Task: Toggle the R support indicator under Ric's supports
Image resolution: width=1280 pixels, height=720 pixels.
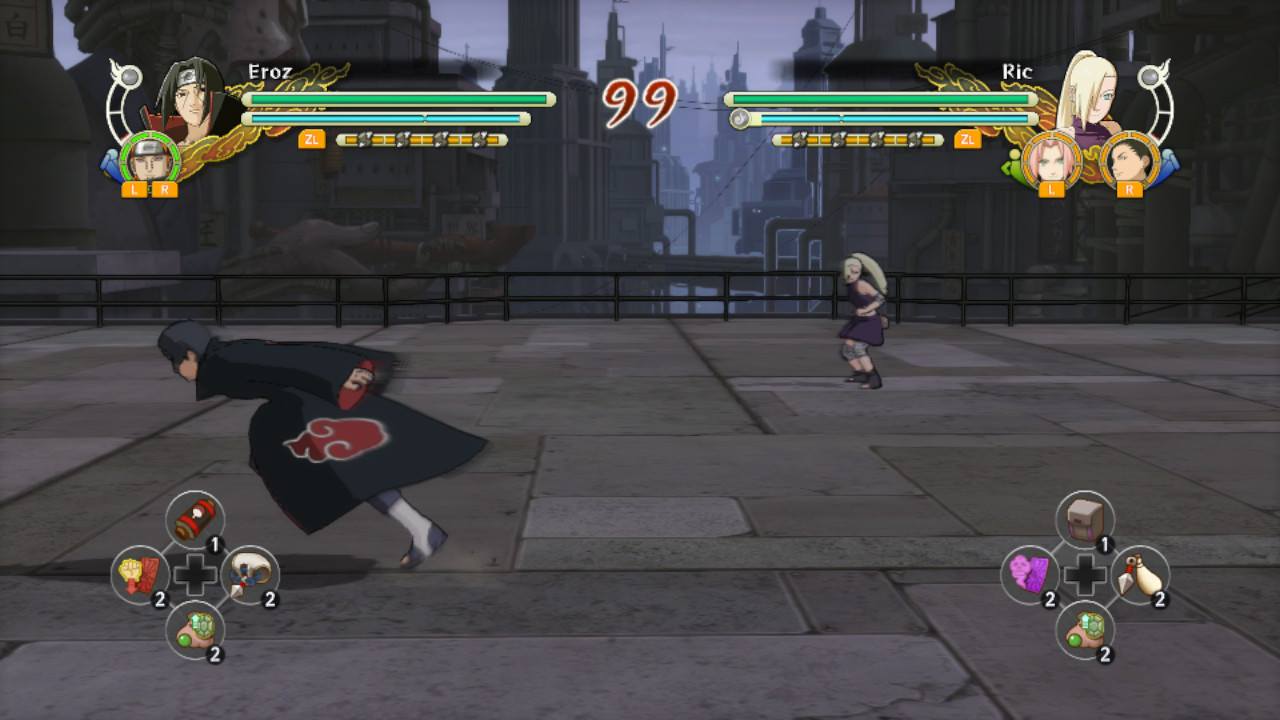Action: tap(1128, 190)
